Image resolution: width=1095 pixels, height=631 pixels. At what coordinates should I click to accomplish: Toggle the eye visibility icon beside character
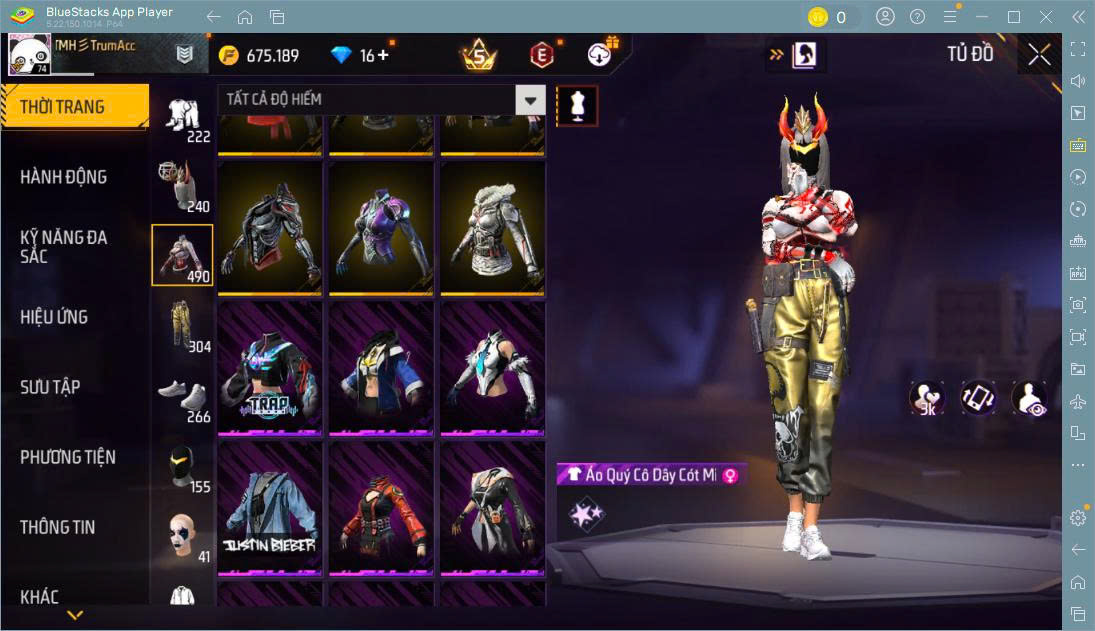click(x=1030, y=398)
